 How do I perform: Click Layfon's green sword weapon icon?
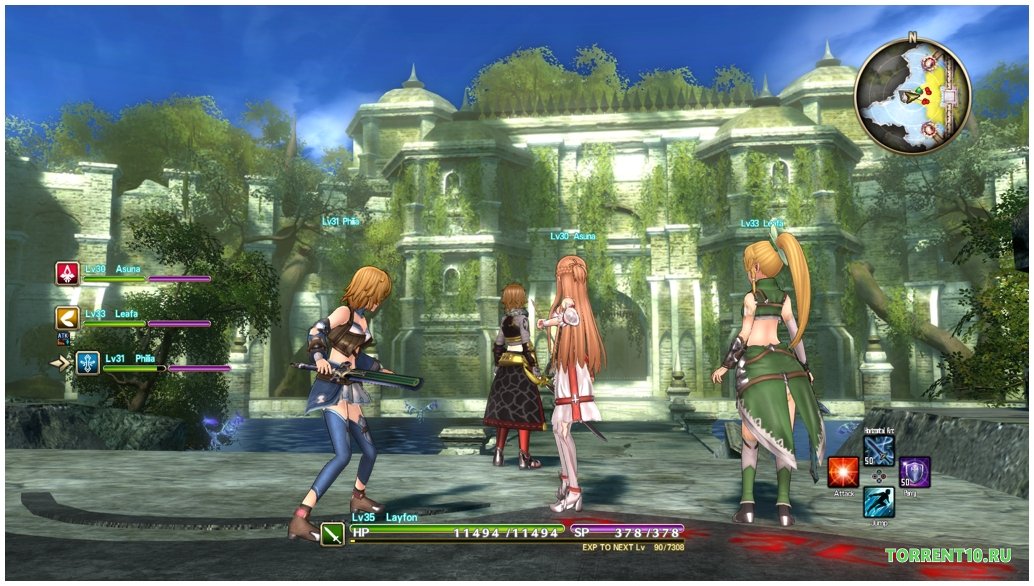click(333, 533)
